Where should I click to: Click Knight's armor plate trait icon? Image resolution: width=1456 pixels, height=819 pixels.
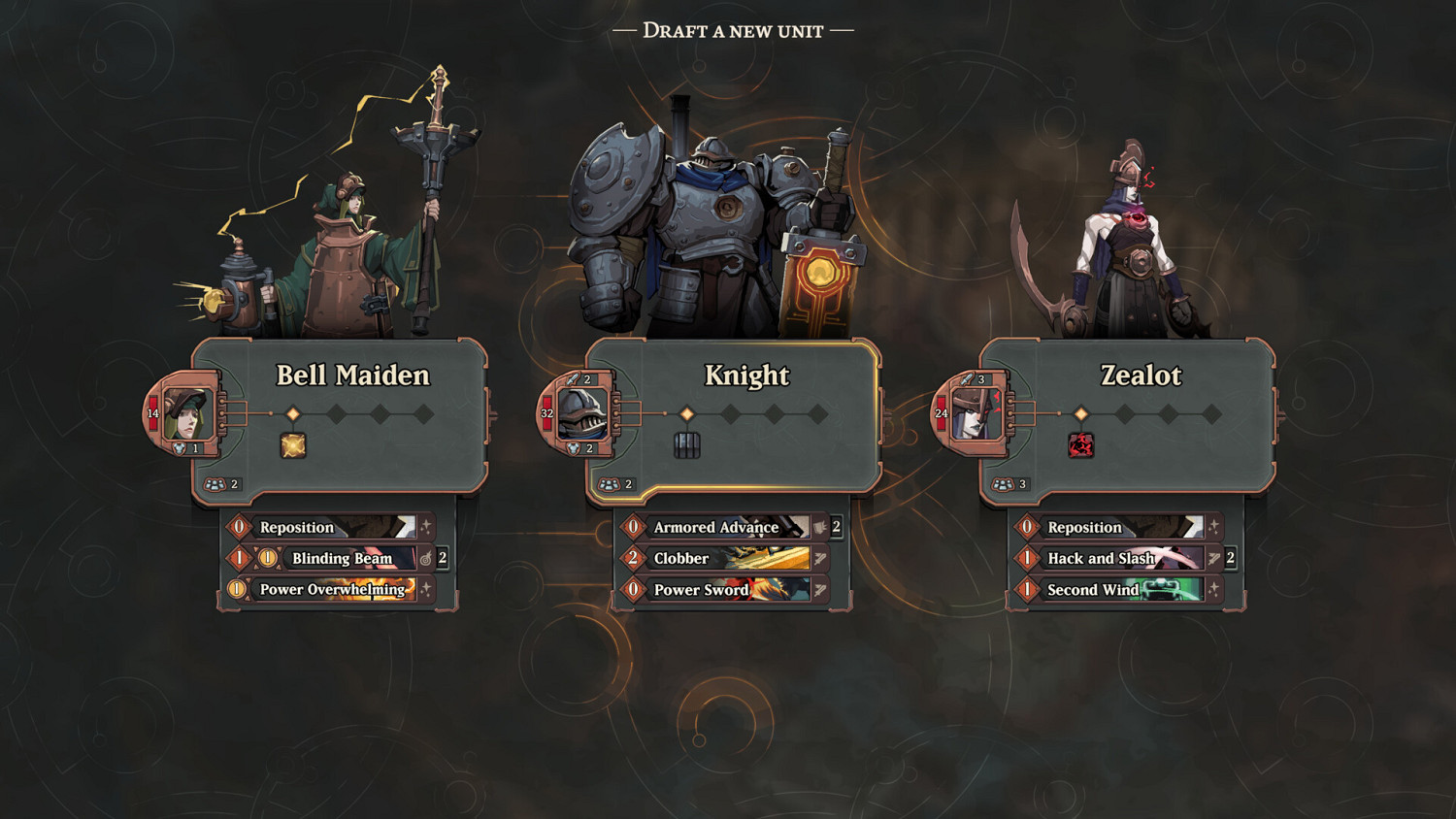click(687, 445)
